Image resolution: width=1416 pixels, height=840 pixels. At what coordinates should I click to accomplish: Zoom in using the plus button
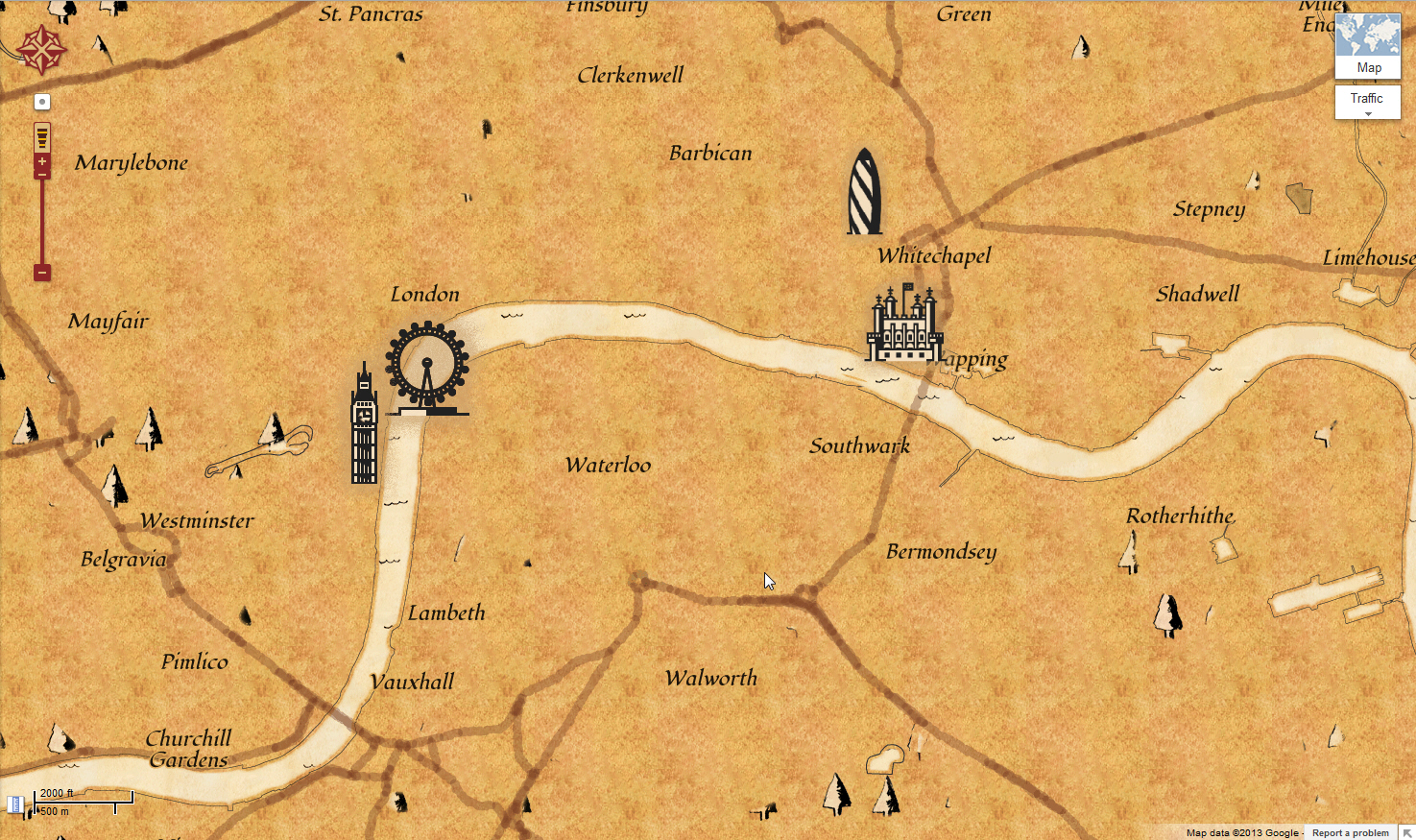41,161
